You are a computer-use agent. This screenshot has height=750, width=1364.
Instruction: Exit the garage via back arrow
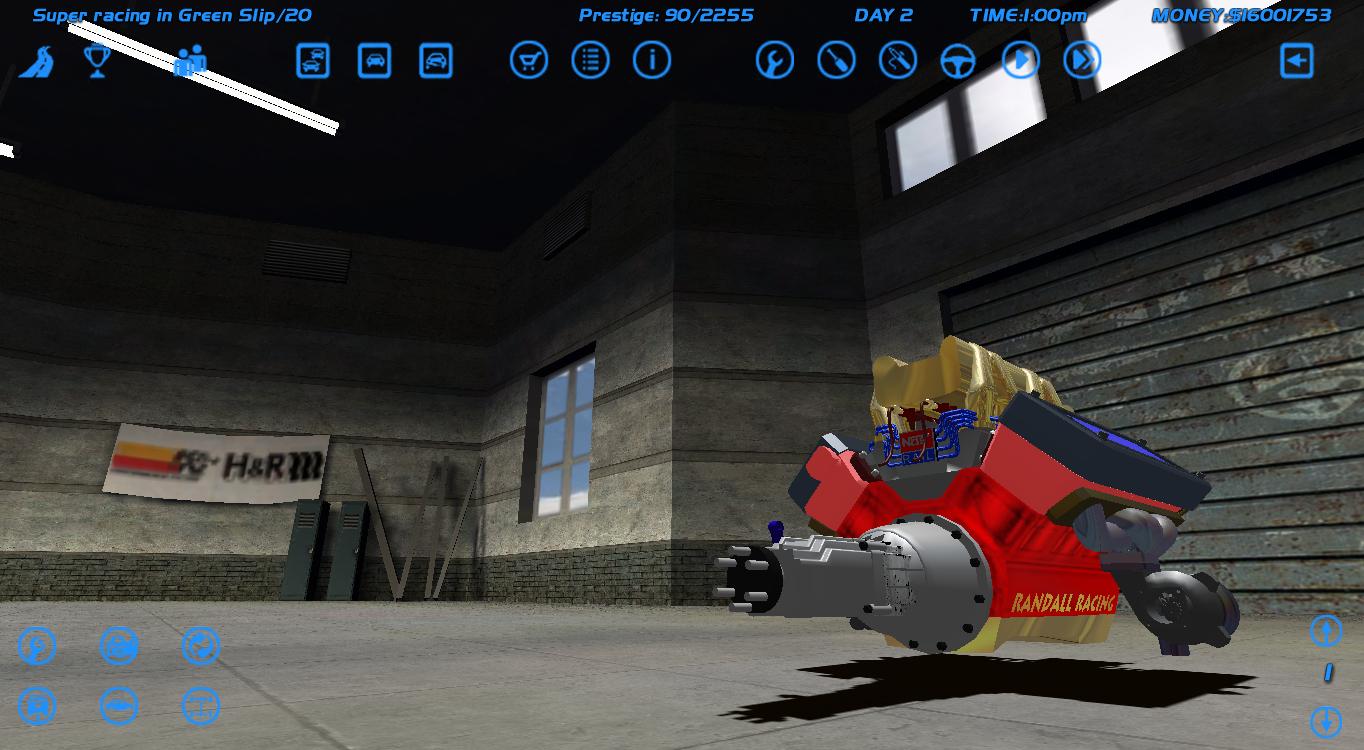(x=1297, y=60)
